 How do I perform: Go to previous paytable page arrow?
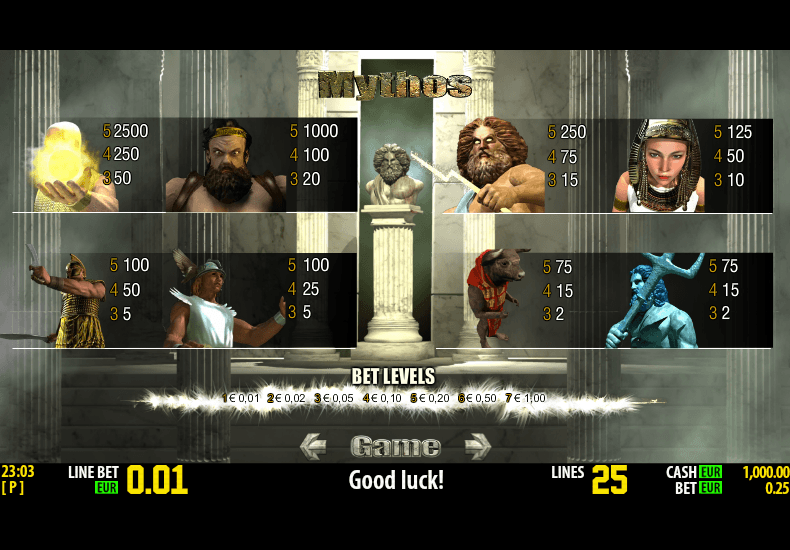(x=314, y=445)
